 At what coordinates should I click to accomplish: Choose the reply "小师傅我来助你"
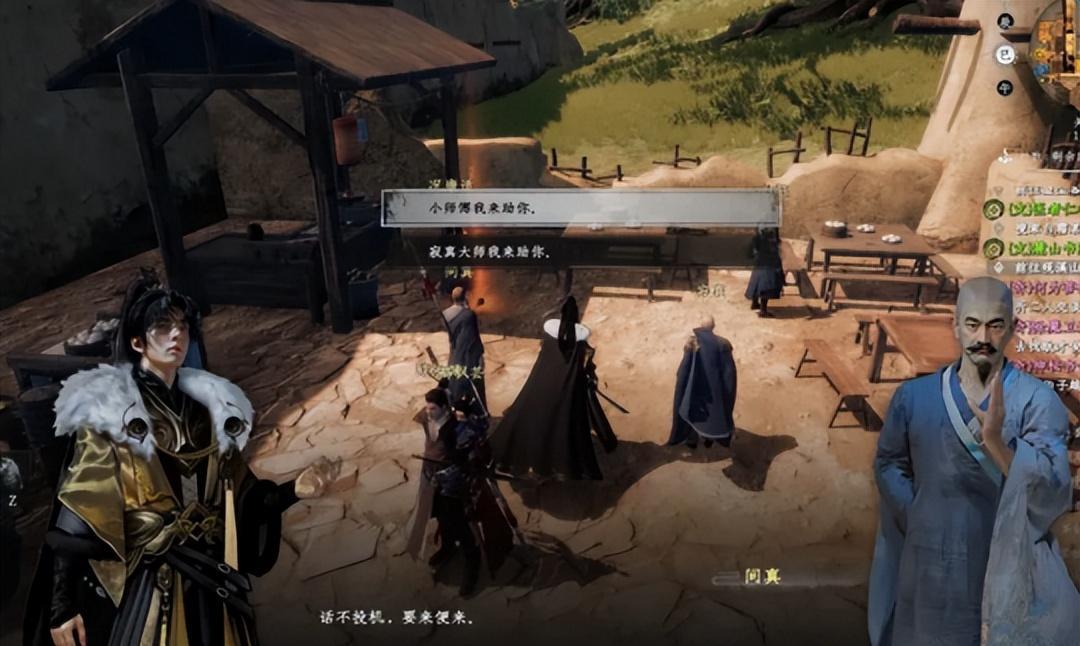(580, 208)
